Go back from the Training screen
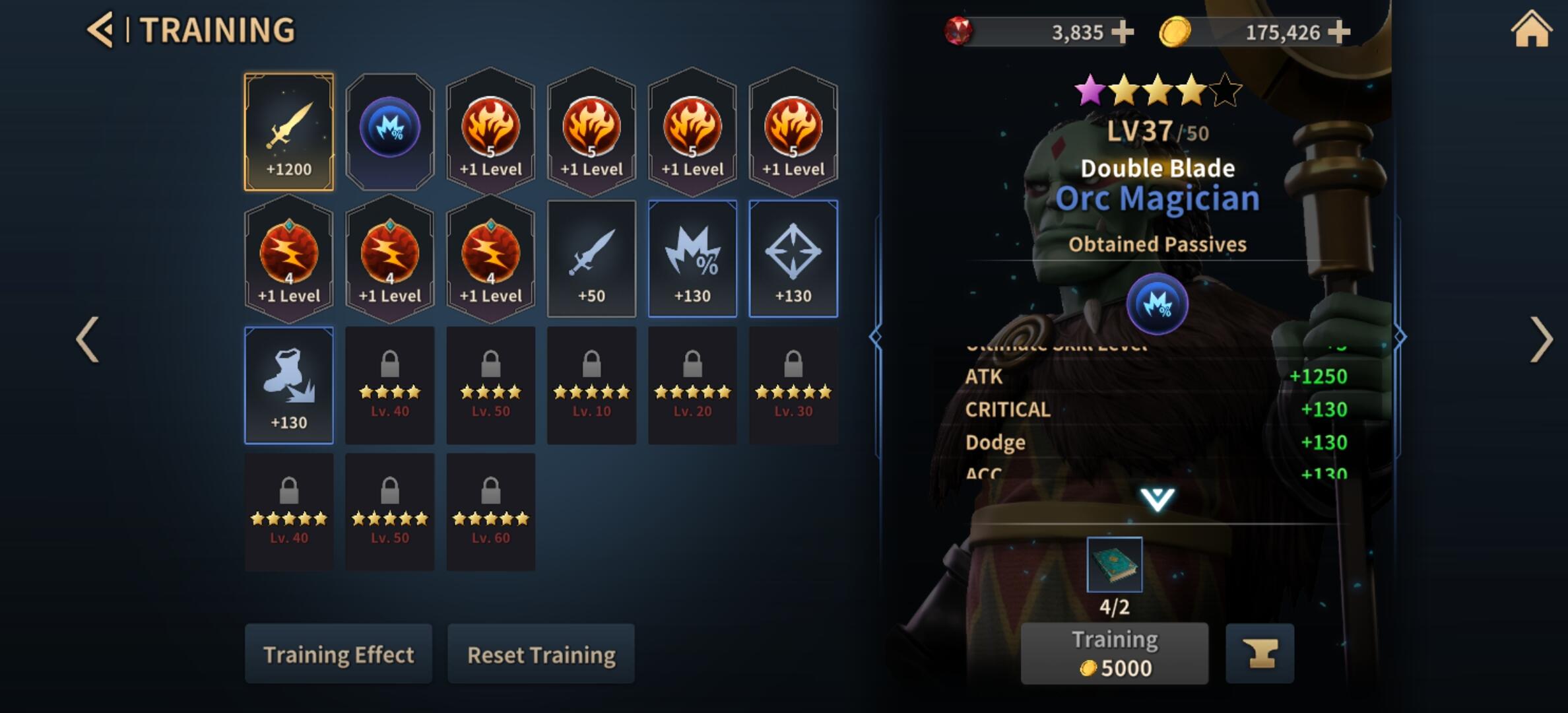 click(x=100, y=28)
